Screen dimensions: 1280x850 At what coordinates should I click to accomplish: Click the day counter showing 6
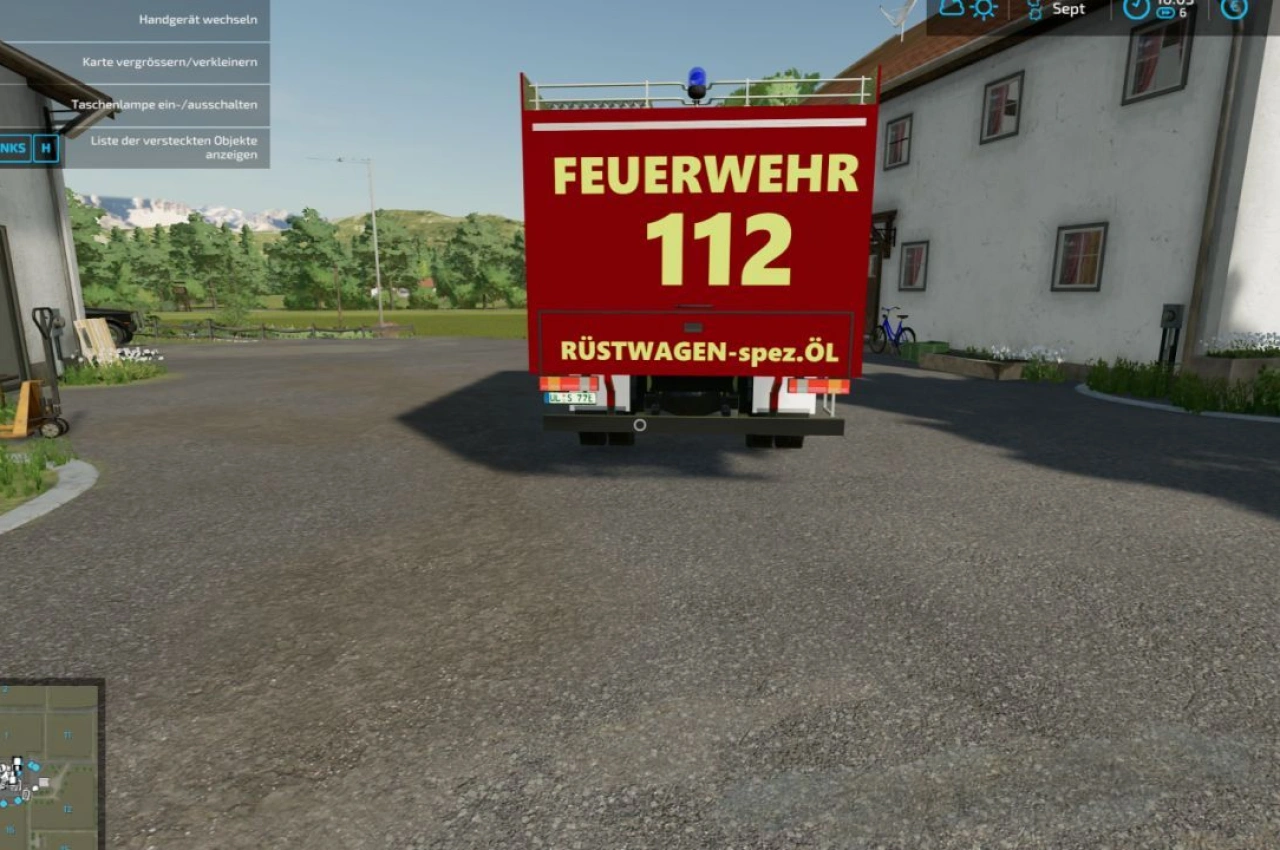pos(1183,13)
